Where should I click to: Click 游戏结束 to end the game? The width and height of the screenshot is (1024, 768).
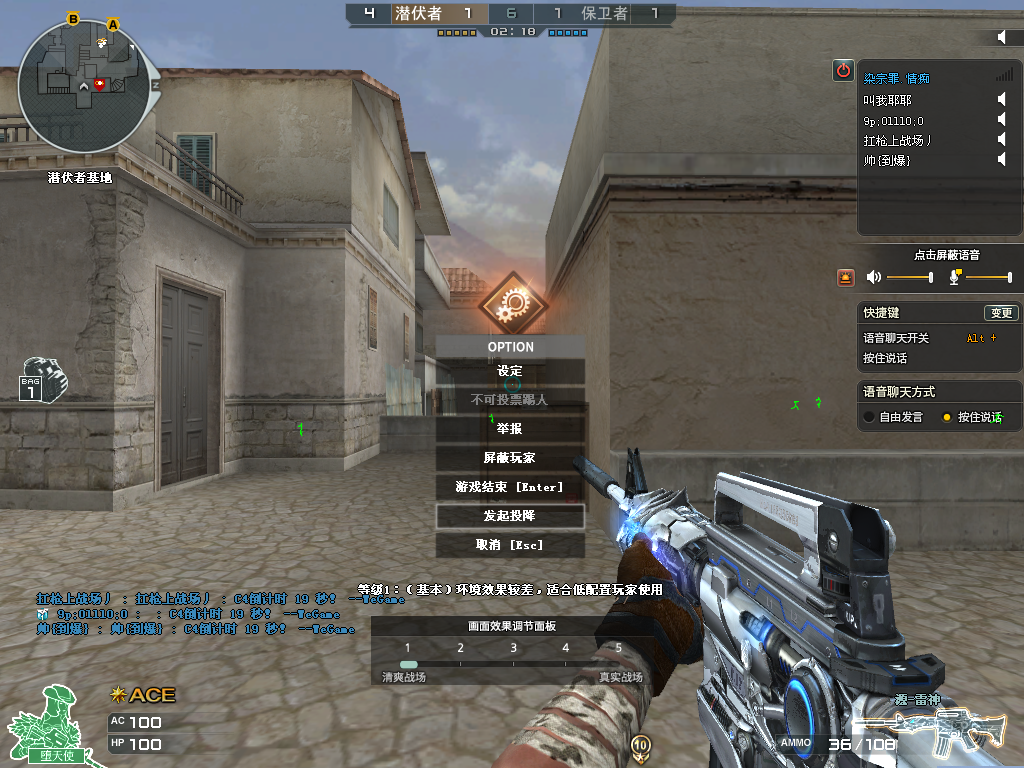[x=510, y=487]
